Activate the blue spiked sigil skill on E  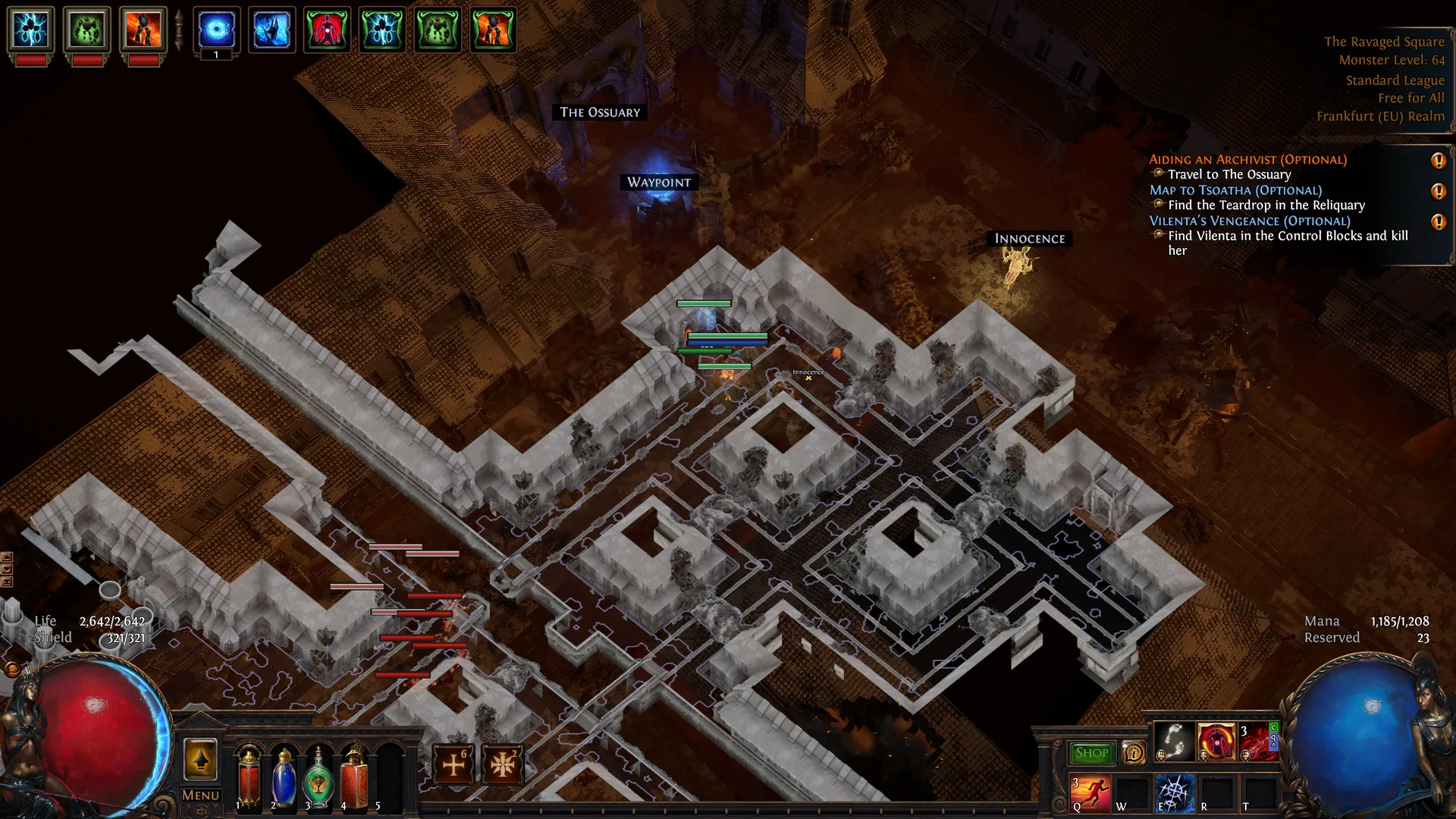[1175, 792]
